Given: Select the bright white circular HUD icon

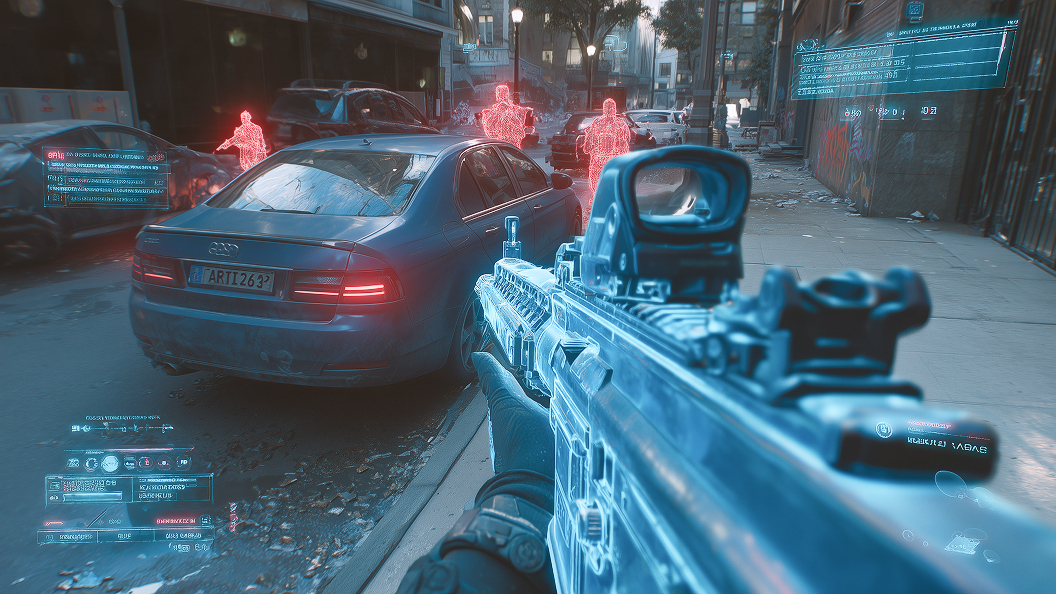Looking at the screenshot, I should [x=110, y=463].
